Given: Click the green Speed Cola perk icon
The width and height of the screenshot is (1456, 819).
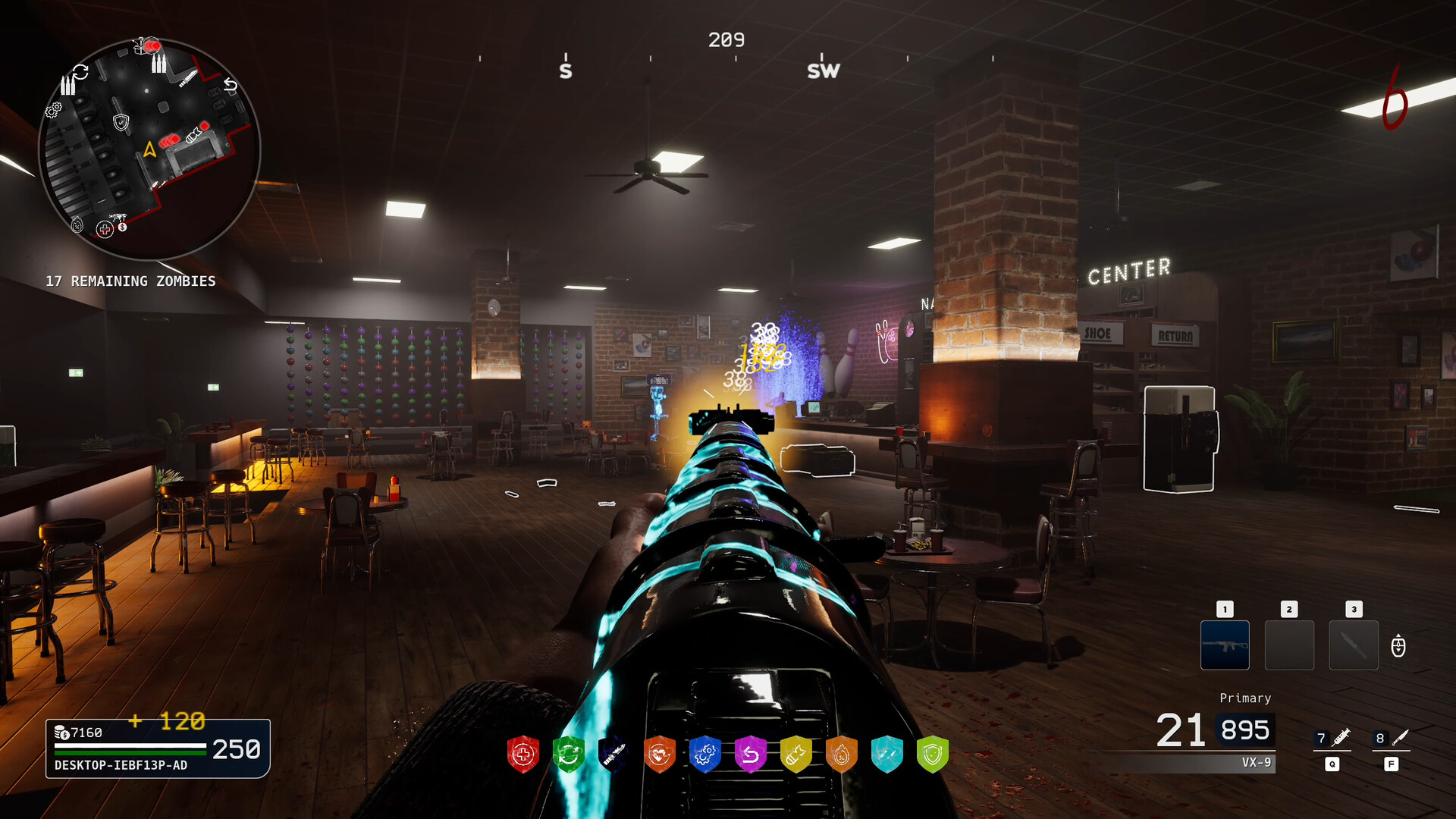Looking at the screenshot, I should pos(569,755).
